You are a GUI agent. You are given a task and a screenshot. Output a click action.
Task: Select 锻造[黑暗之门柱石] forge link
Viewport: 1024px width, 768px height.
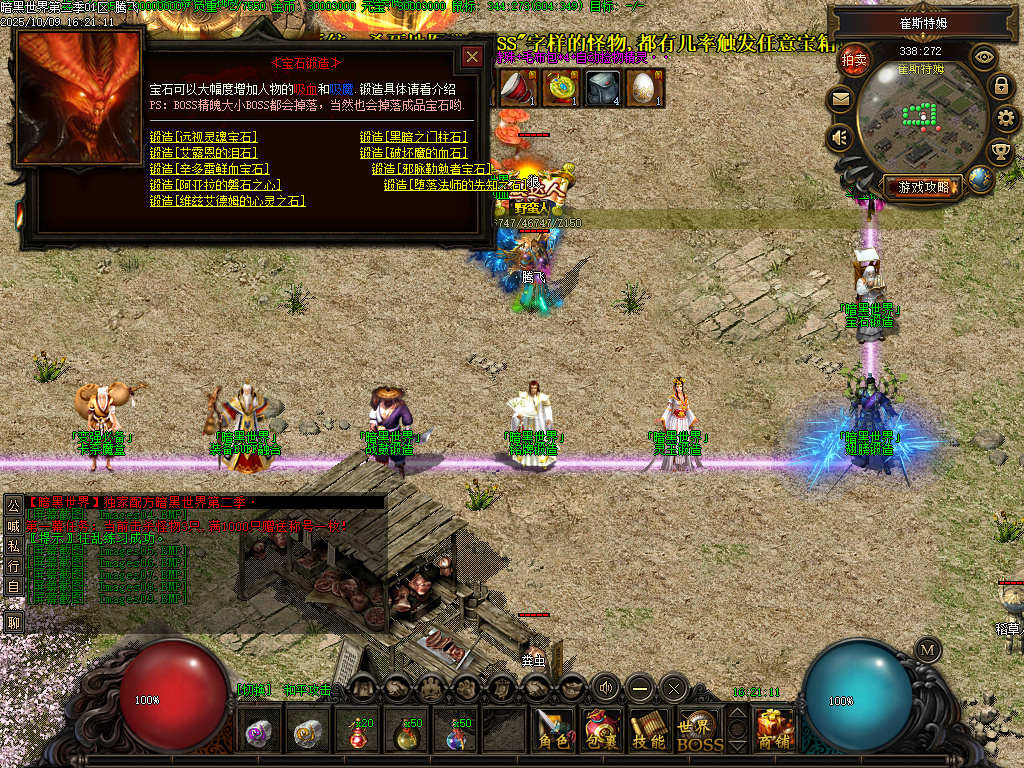pyautogui.click(x=413, y=137)
